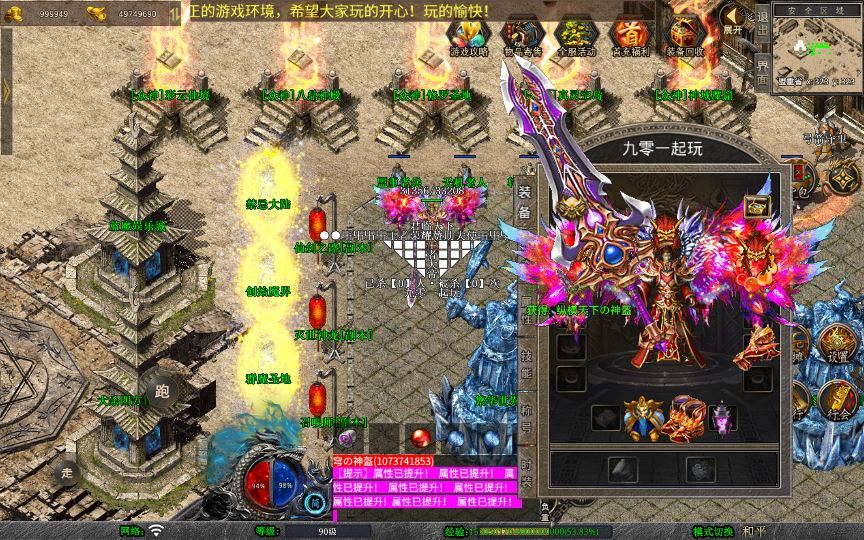Open the 首充福利 first recharge bonus
Viewport: 864px width, 540px height.
[629, 37]
